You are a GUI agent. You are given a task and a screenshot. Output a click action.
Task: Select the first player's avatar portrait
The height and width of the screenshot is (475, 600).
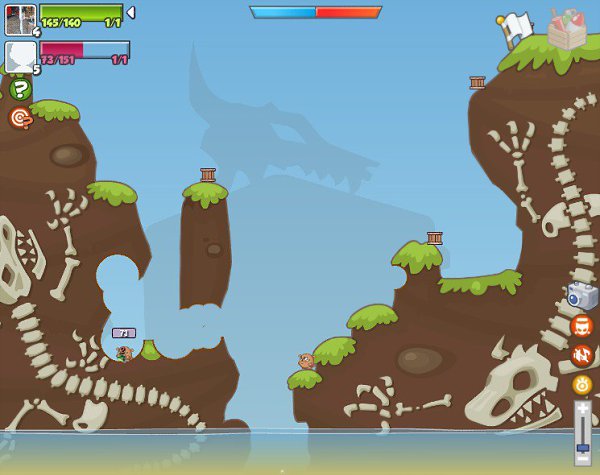pyautogui.click(x=20, y=19)
